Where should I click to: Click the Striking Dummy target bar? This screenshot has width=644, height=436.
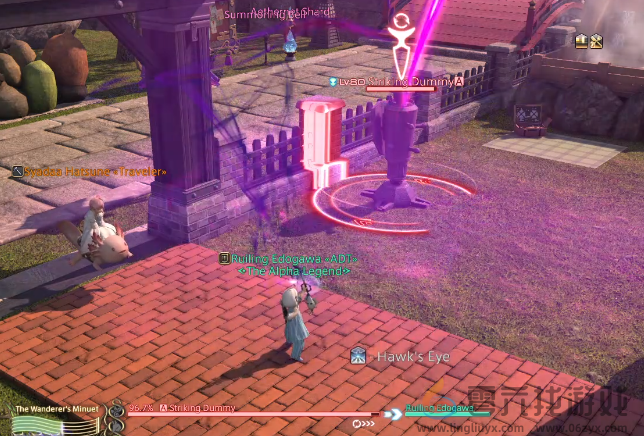[250, 412]
